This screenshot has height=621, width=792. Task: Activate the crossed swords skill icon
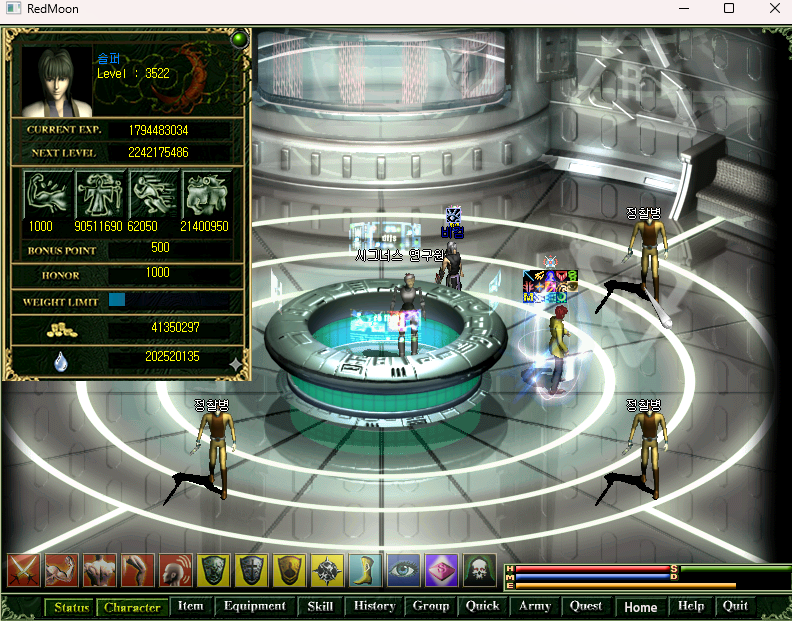pyautogui.click(x=23, y=570)
